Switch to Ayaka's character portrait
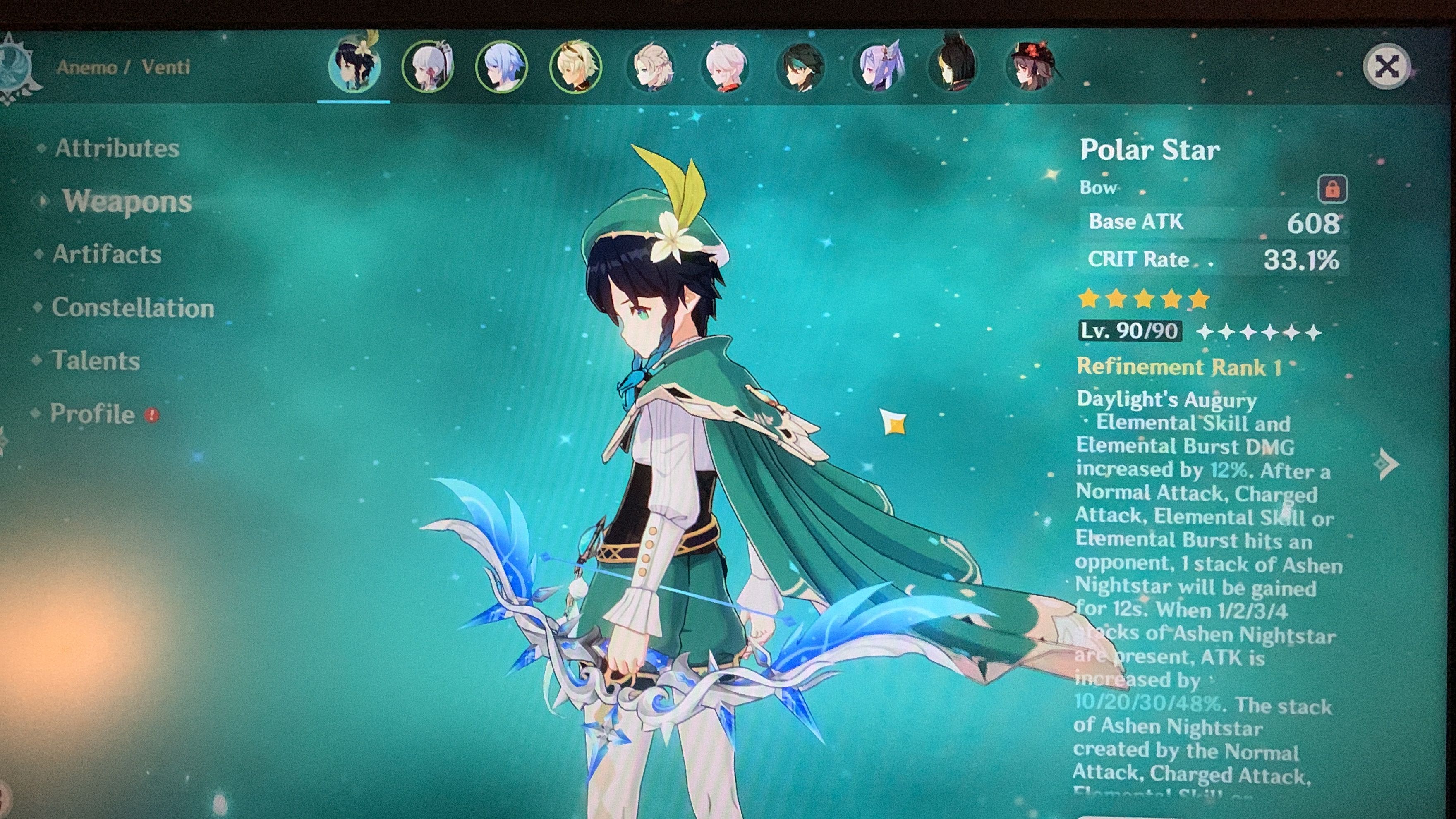 click(x=427, y=66)
